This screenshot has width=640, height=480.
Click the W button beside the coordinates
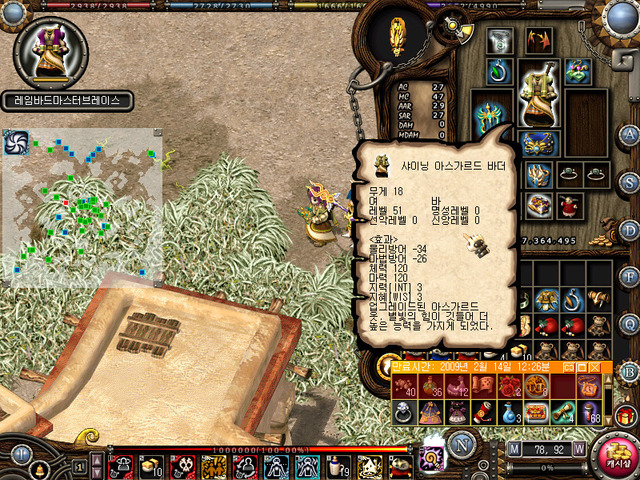pos(580,448)
